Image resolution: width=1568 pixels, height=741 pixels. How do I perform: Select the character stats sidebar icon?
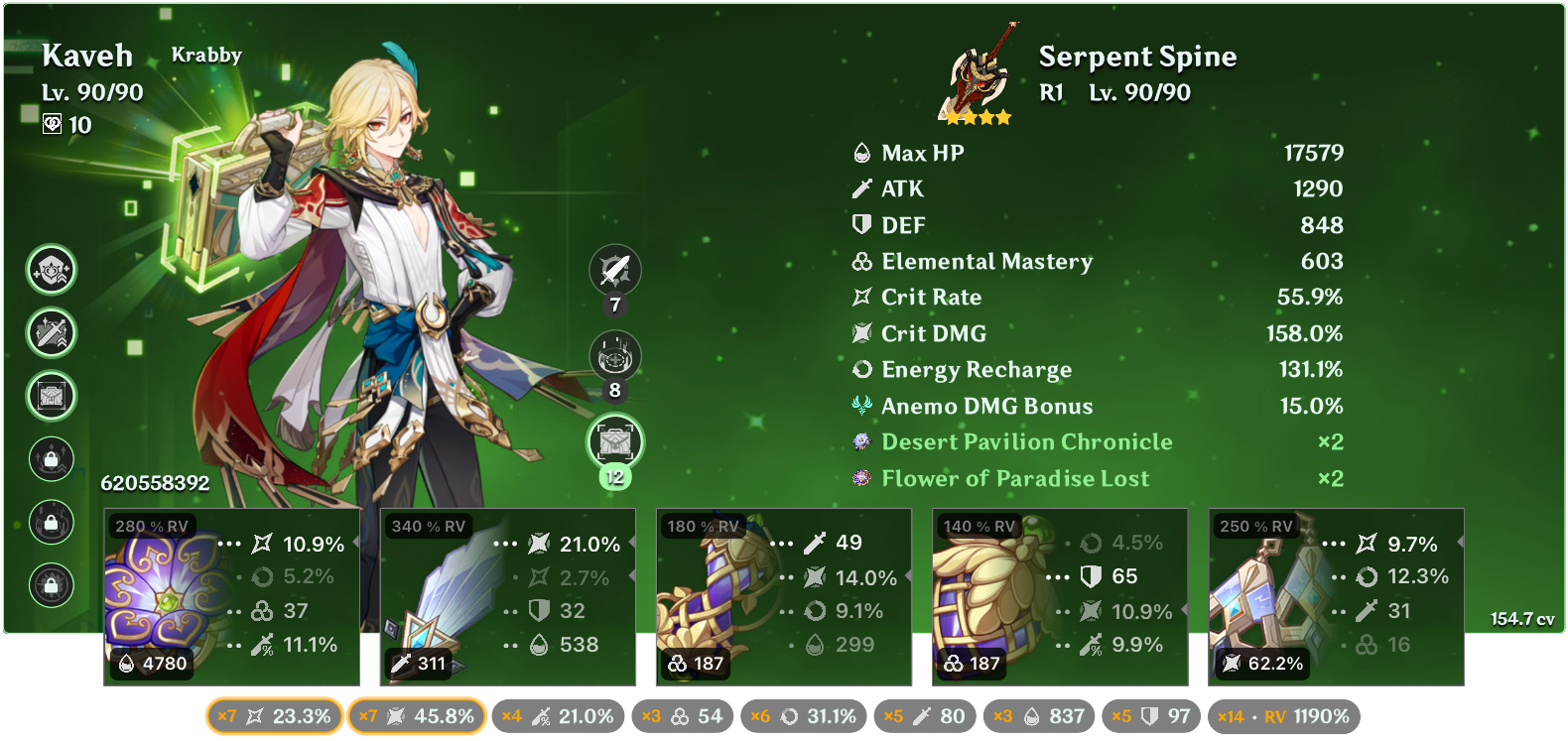point(51,269)
